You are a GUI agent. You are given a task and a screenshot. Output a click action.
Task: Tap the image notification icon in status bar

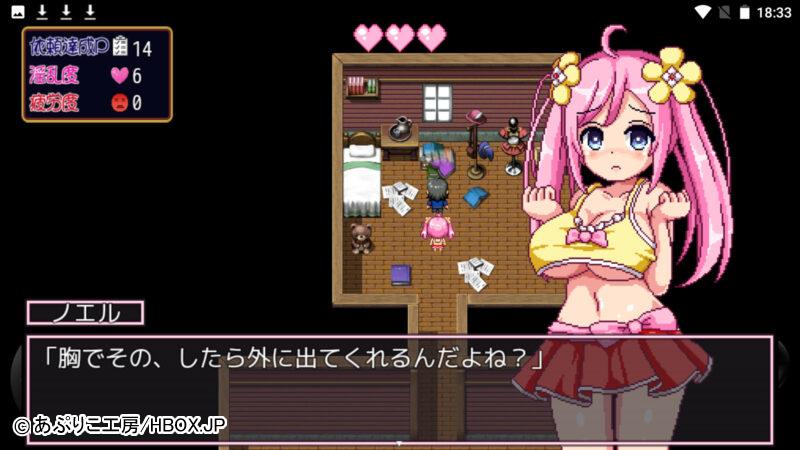tap(18, 12)
